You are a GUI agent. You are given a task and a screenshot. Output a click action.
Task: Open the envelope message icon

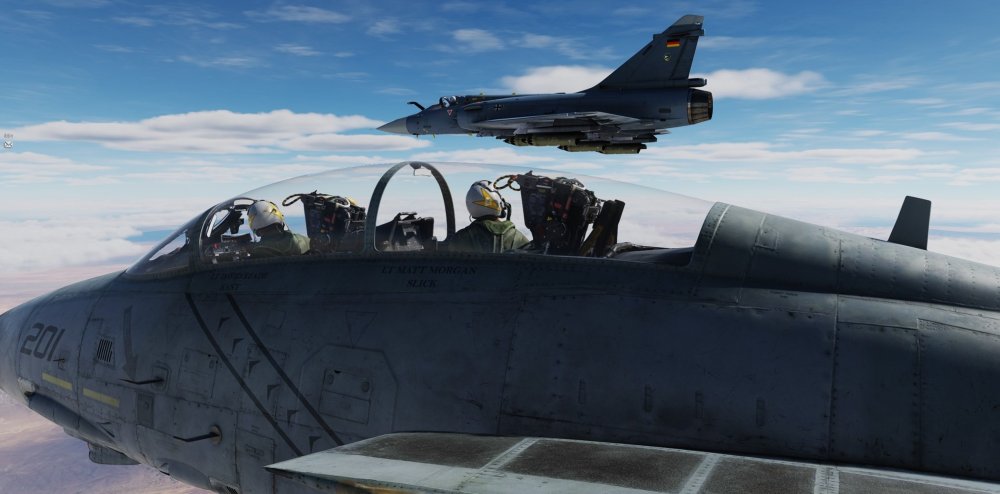click(7, 143)
